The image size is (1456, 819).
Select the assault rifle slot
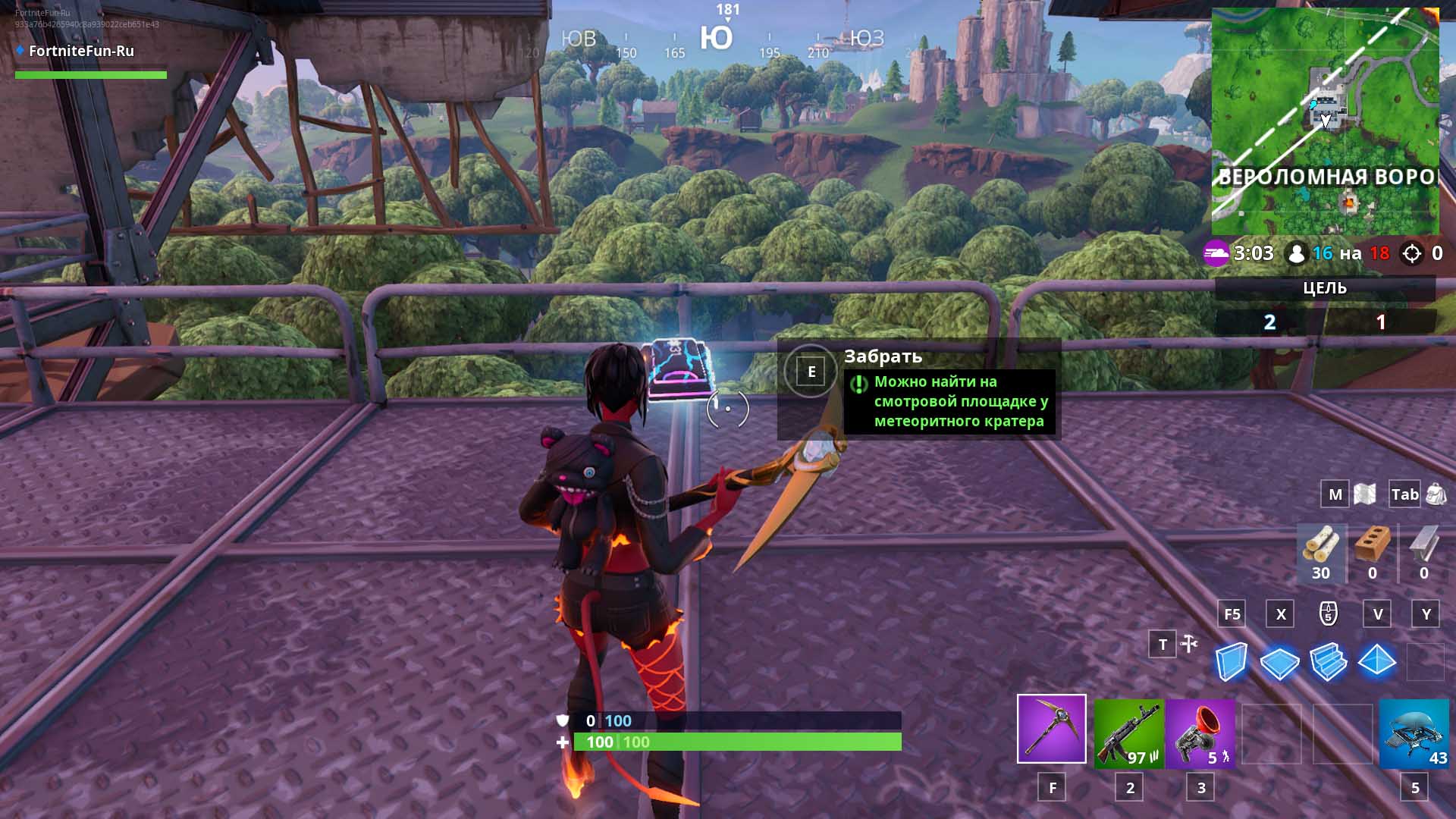(x=1128, y=733)
